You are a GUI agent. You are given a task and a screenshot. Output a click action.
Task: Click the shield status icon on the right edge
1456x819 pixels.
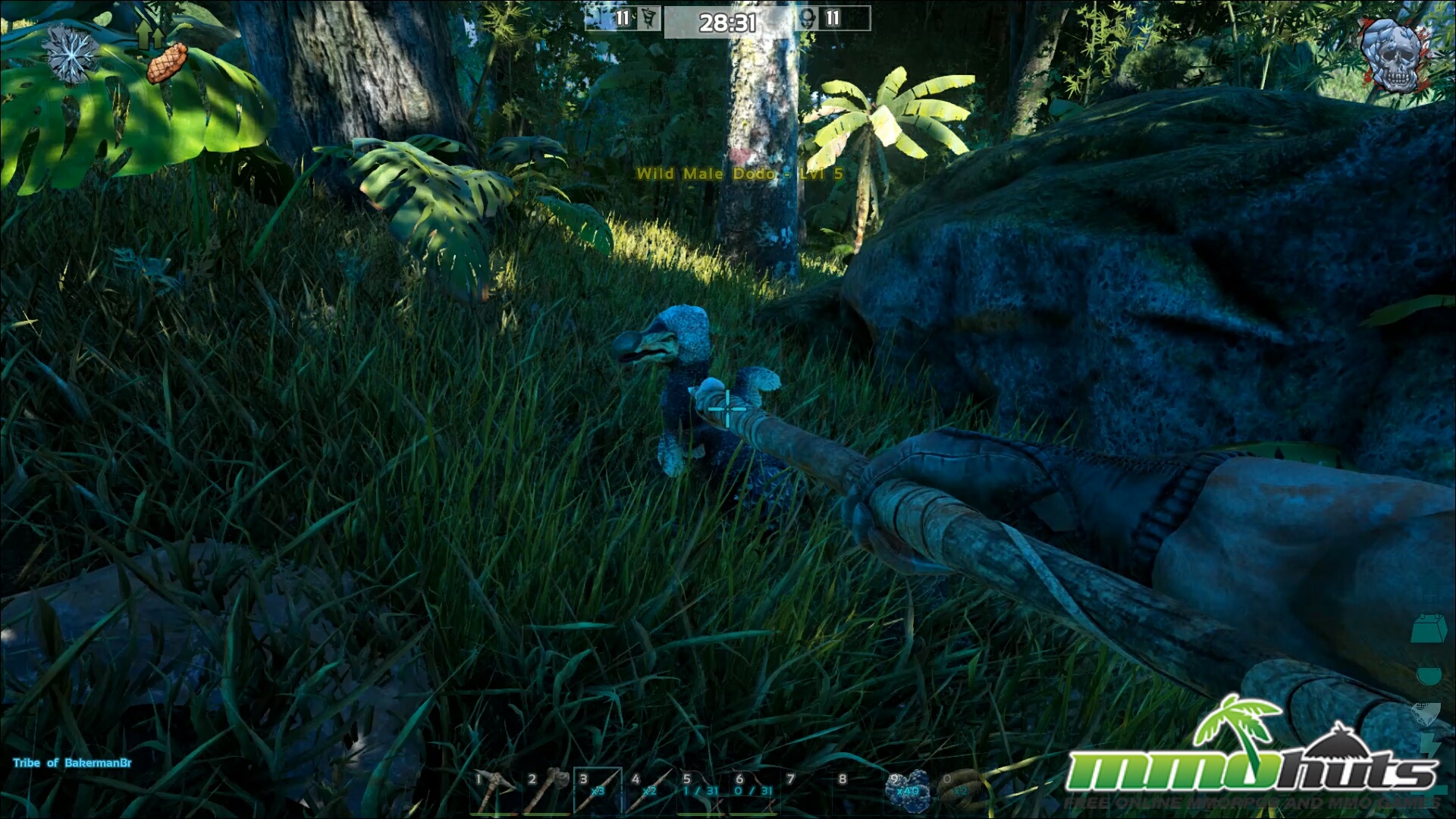point(1428,713)
